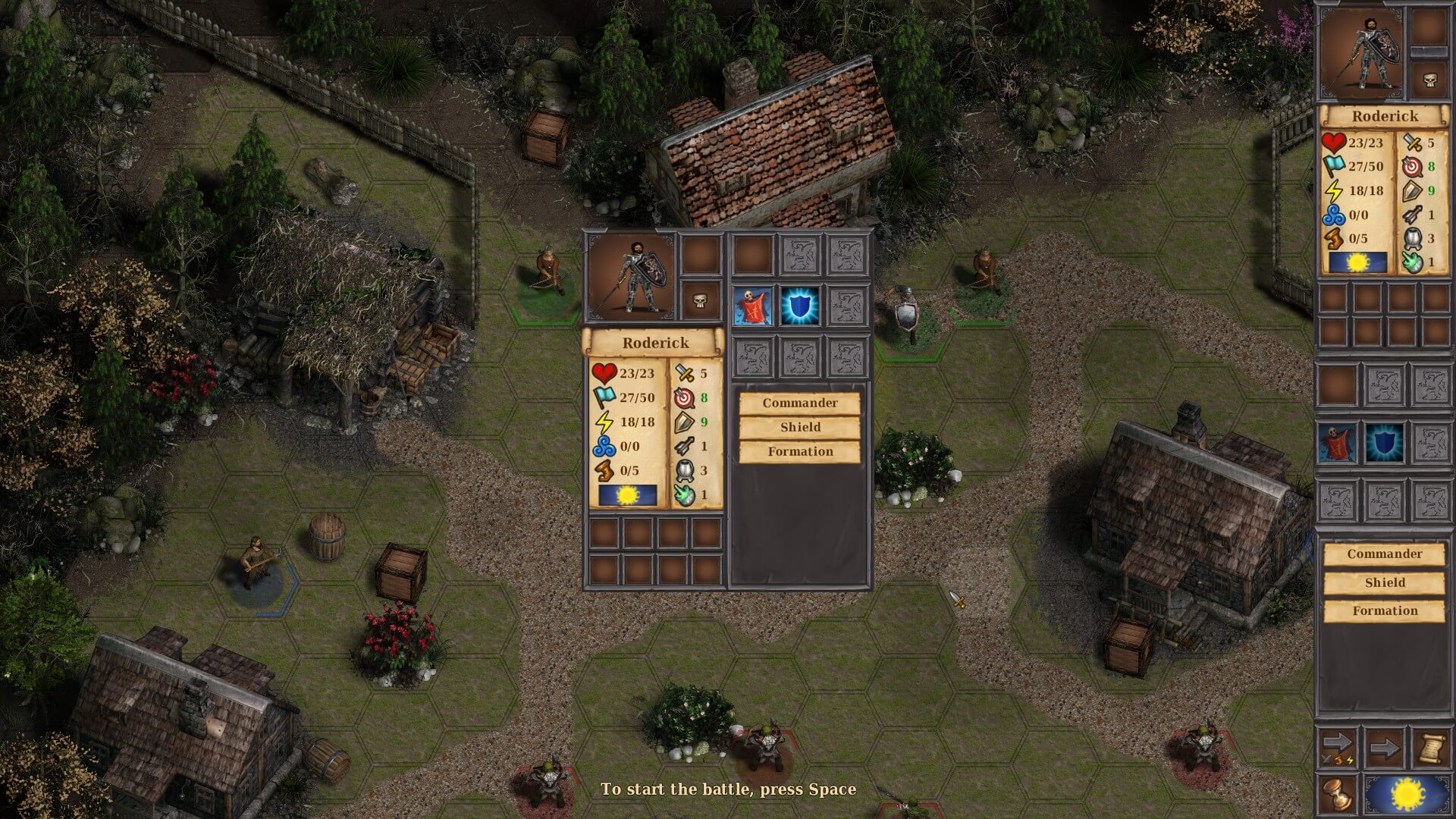
Task: Select the Formation trait in the center popup
Action: 800,451
